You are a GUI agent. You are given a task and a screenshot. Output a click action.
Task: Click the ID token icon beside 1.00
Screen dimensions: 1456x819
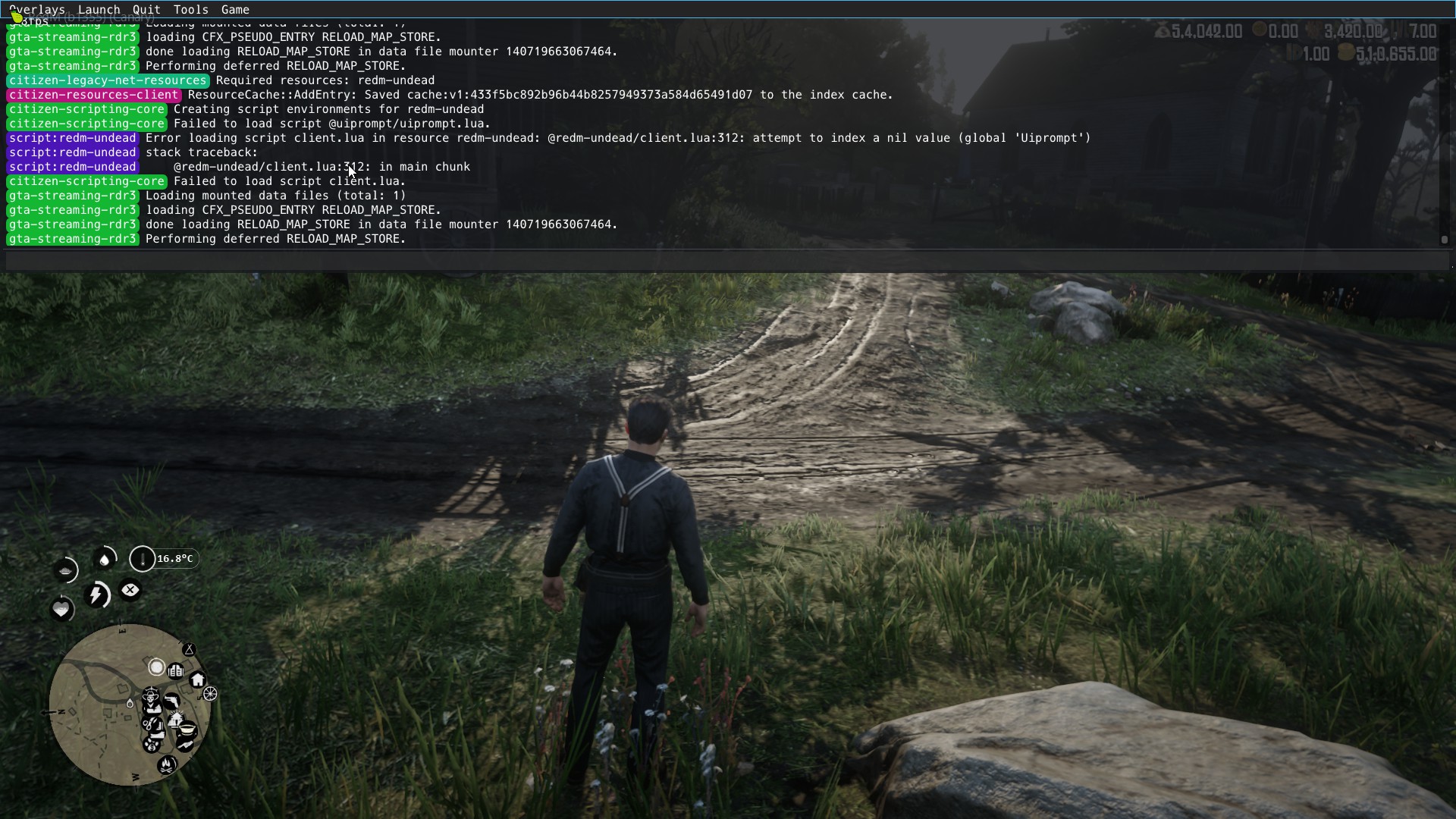click(1294, 52)
